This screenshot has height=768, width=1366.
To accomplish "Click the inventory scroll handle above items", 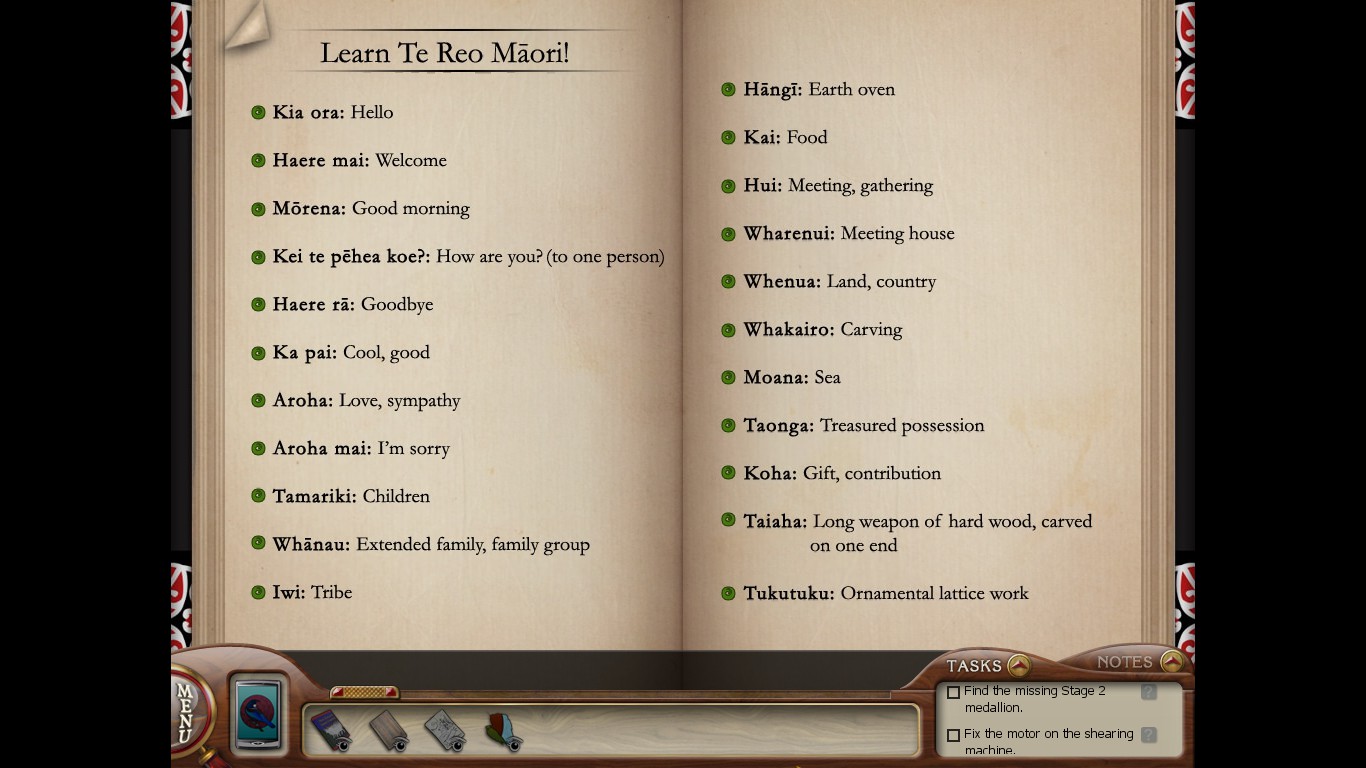I will coord(364,692).
